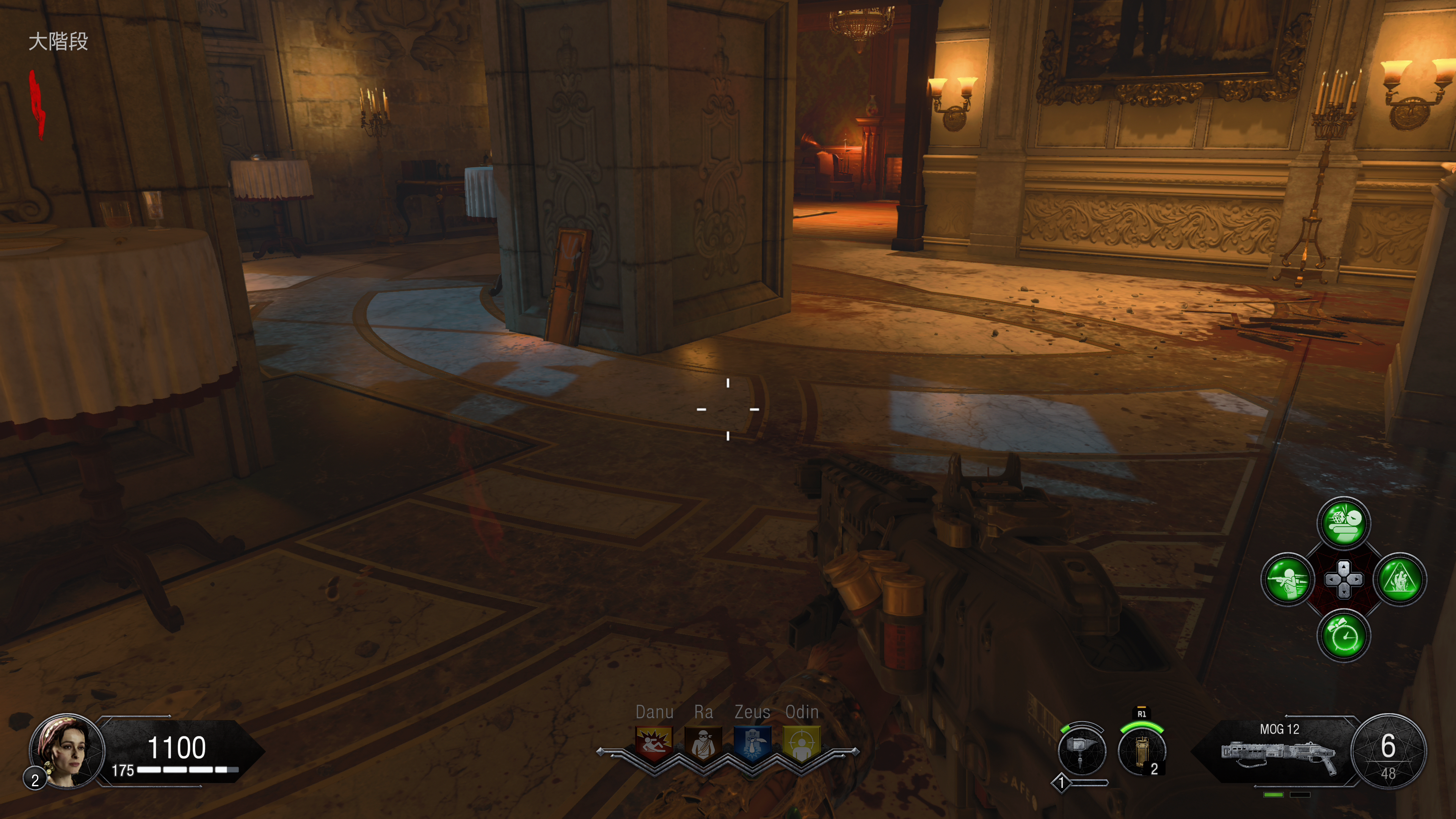Activate the alarm clock elixir
The width and height of the screenshot is (1456, 819).
1343,636
